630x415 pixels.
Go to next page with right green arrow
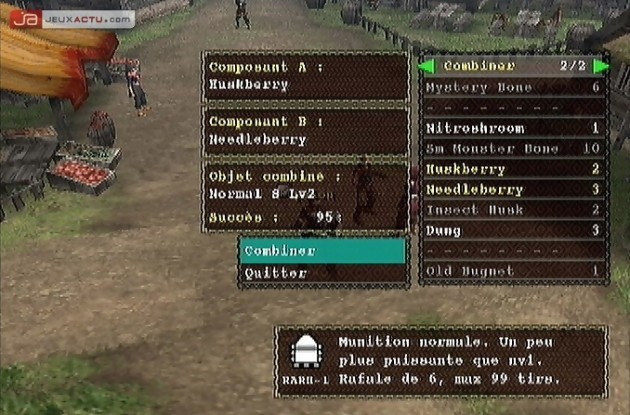[x=600, y=67]
